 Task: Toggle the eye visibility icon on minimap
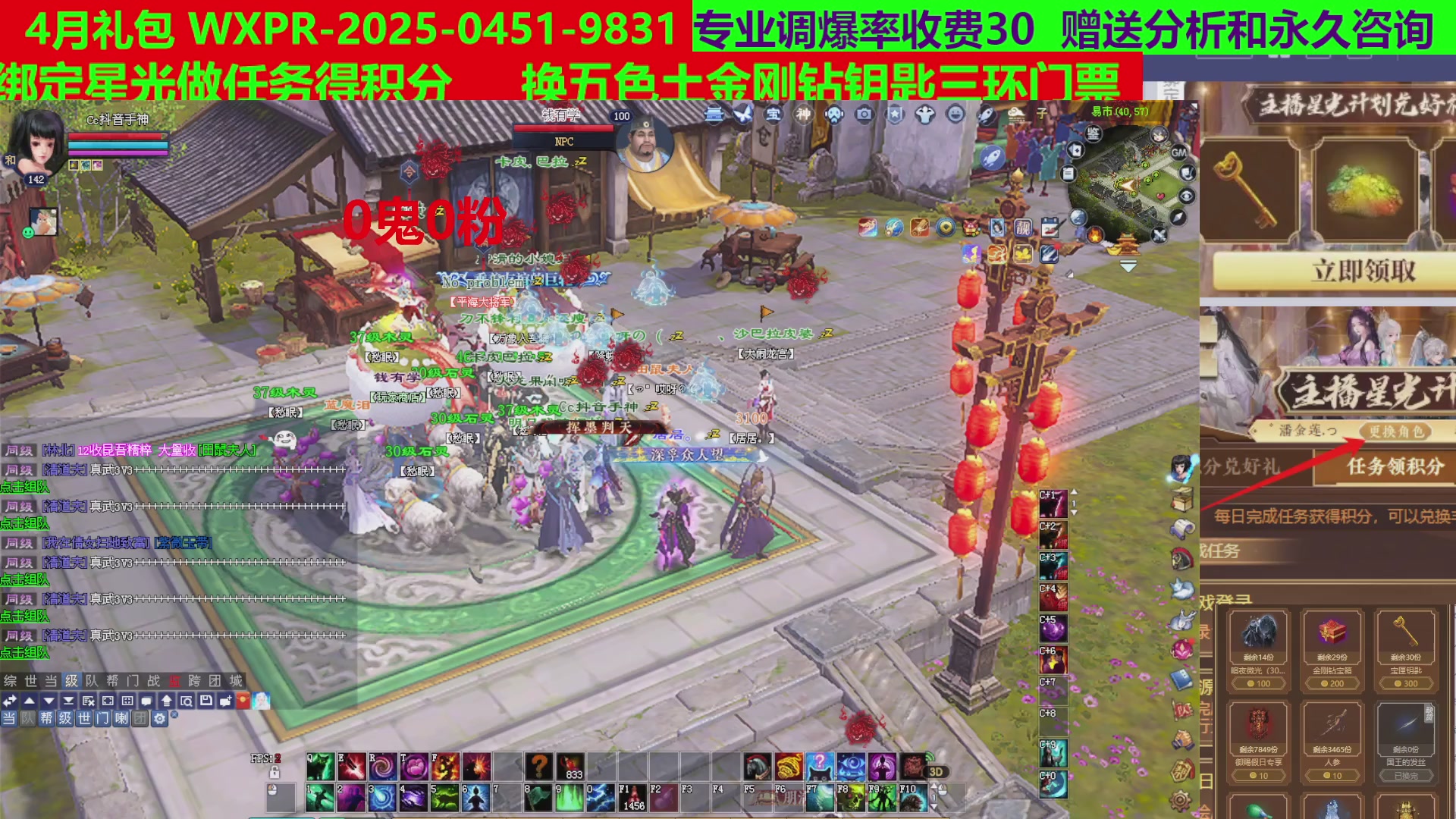1186,196
